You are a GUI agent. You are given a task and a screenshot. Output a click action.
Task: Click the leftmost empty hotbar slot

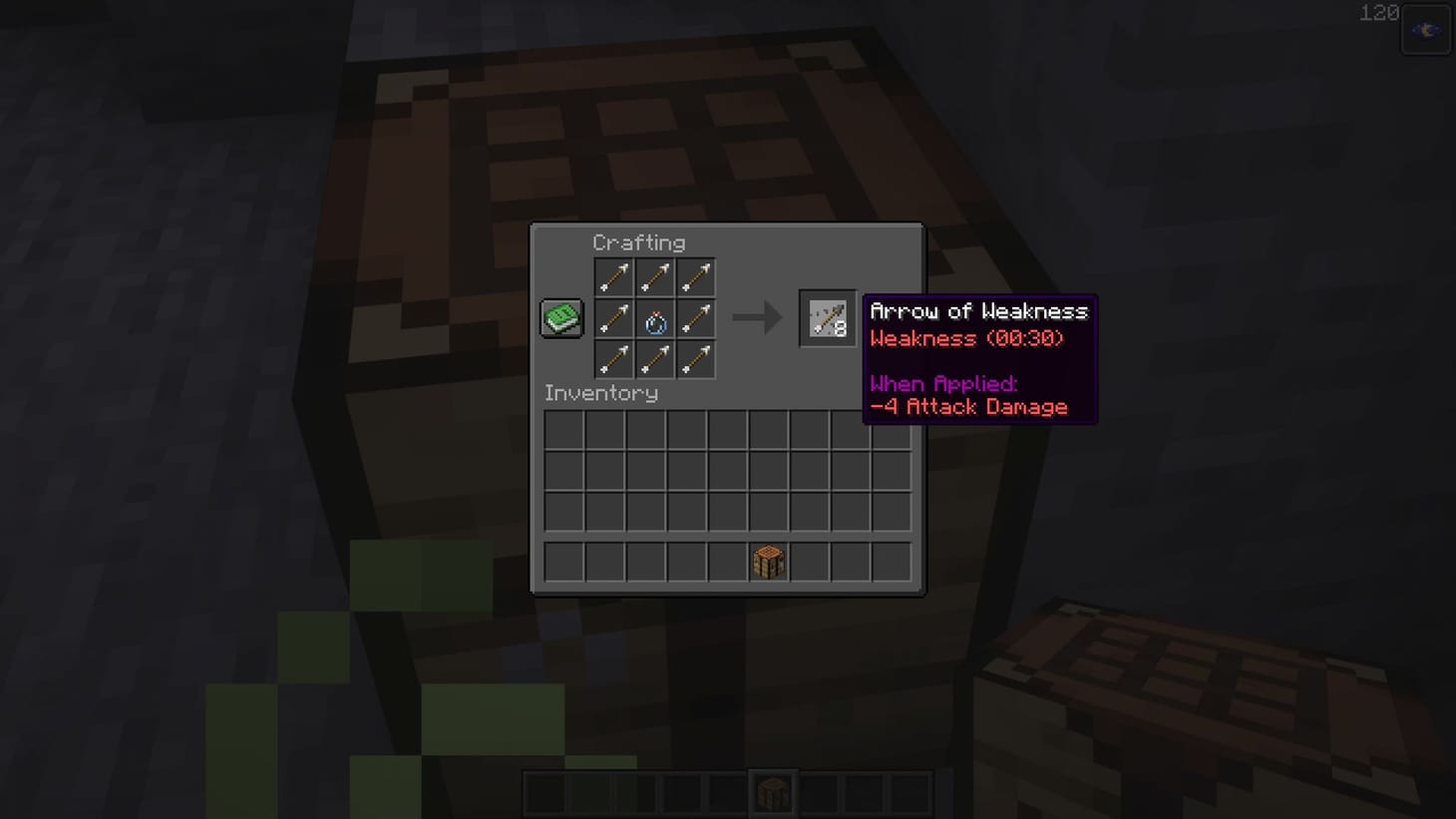coord(544,789)
